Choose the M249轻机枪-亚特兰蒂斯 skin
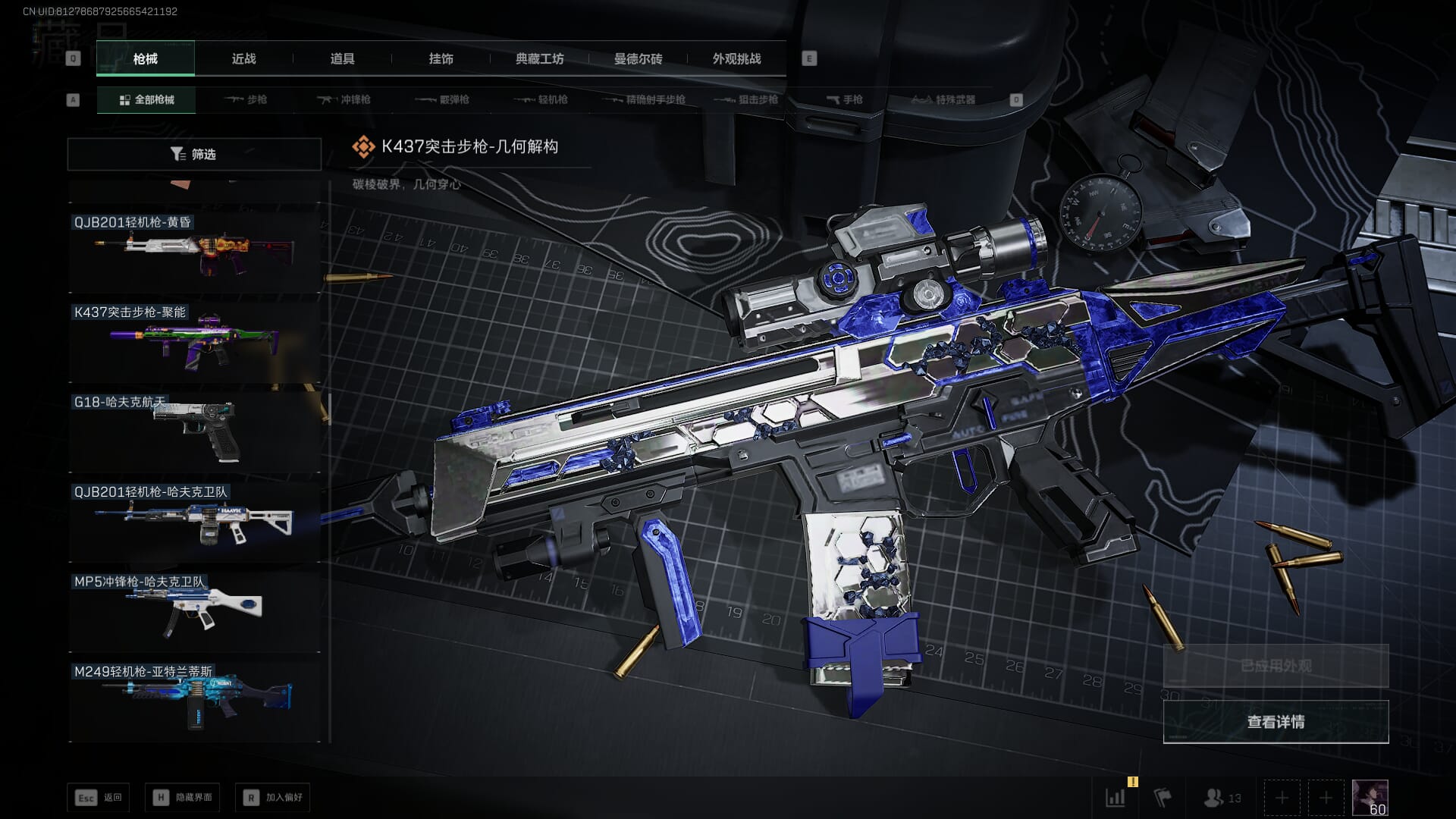This screenshot has width=1456, height=819. [194, 700]
